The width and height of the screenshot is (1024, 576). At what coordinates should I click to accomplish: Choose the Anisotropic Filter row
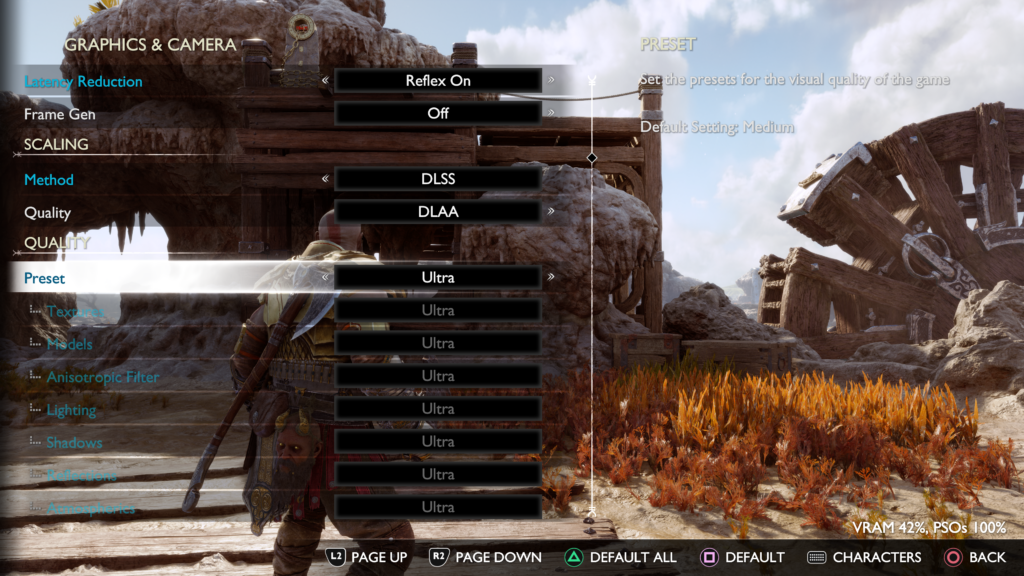(x=103, y=377)
